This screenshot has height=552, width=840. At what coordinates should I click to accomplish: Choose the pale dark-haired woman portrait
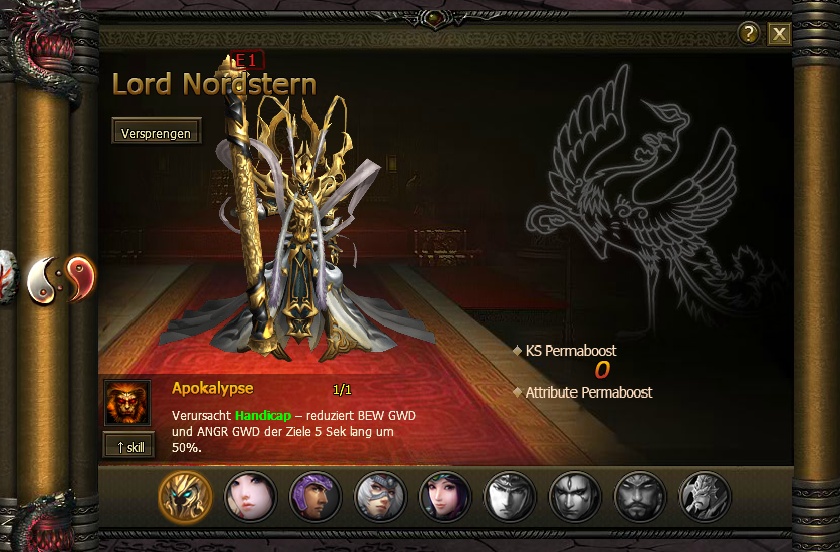click(250, 496)
